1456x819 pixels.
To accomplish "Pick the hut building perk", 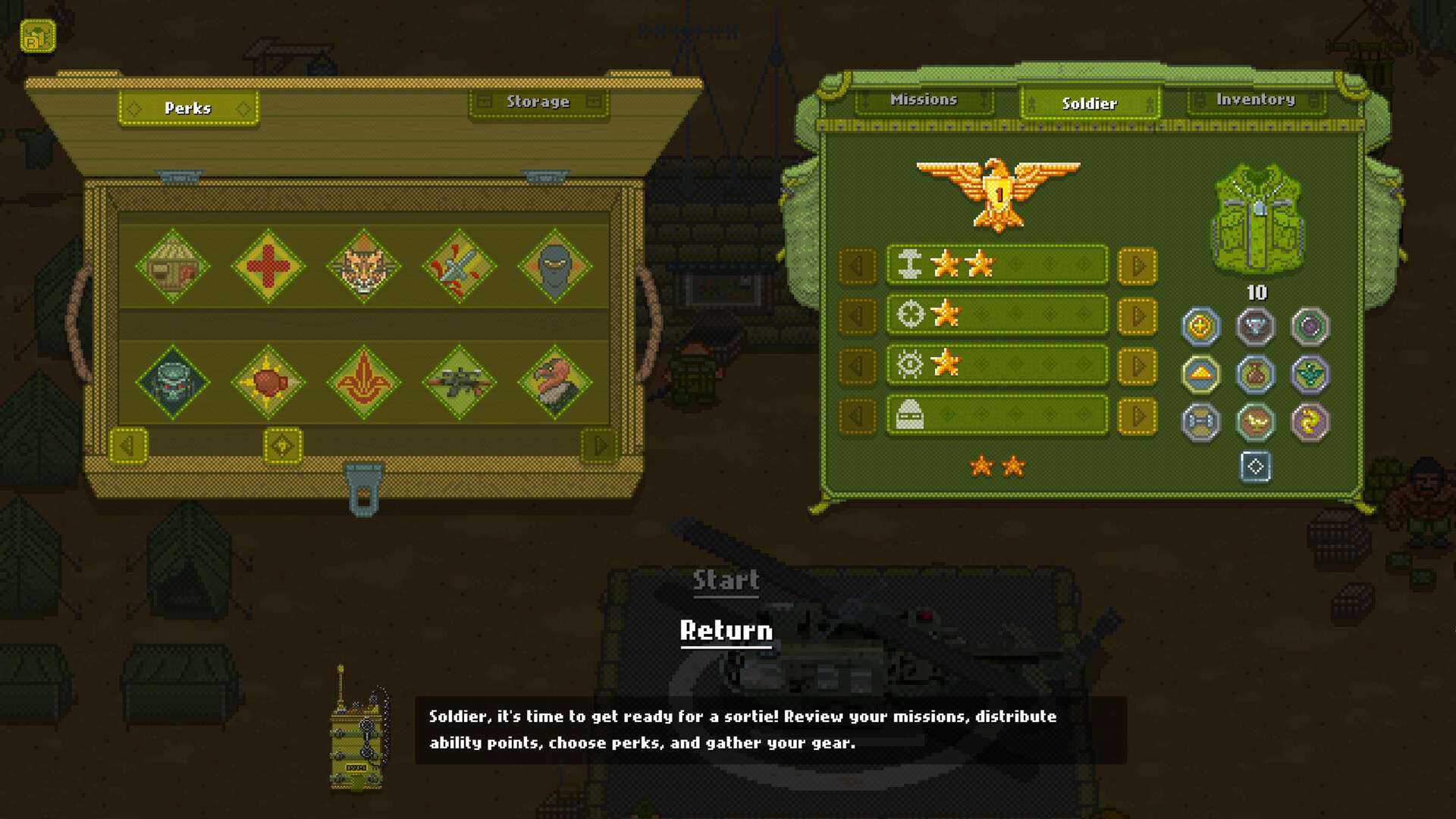I will pyautogui.click(x=173, y=267).
